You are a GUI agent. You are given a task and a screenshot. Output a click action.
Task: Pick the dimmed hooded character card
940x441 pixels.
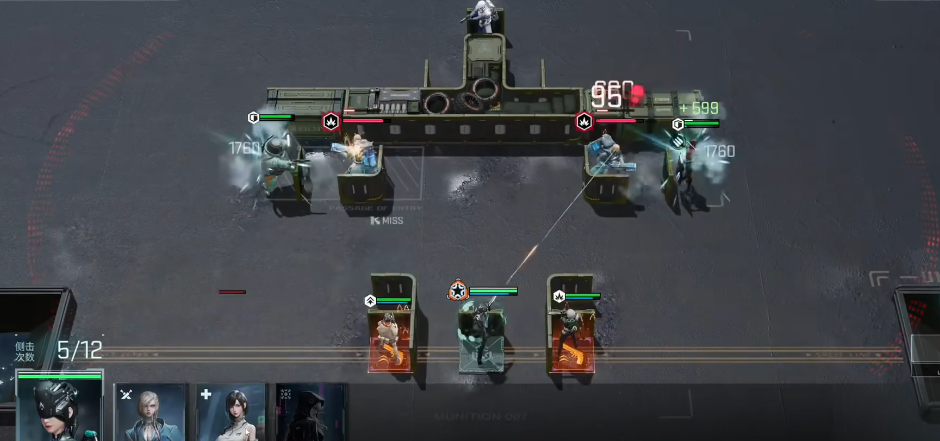[311, 412]
